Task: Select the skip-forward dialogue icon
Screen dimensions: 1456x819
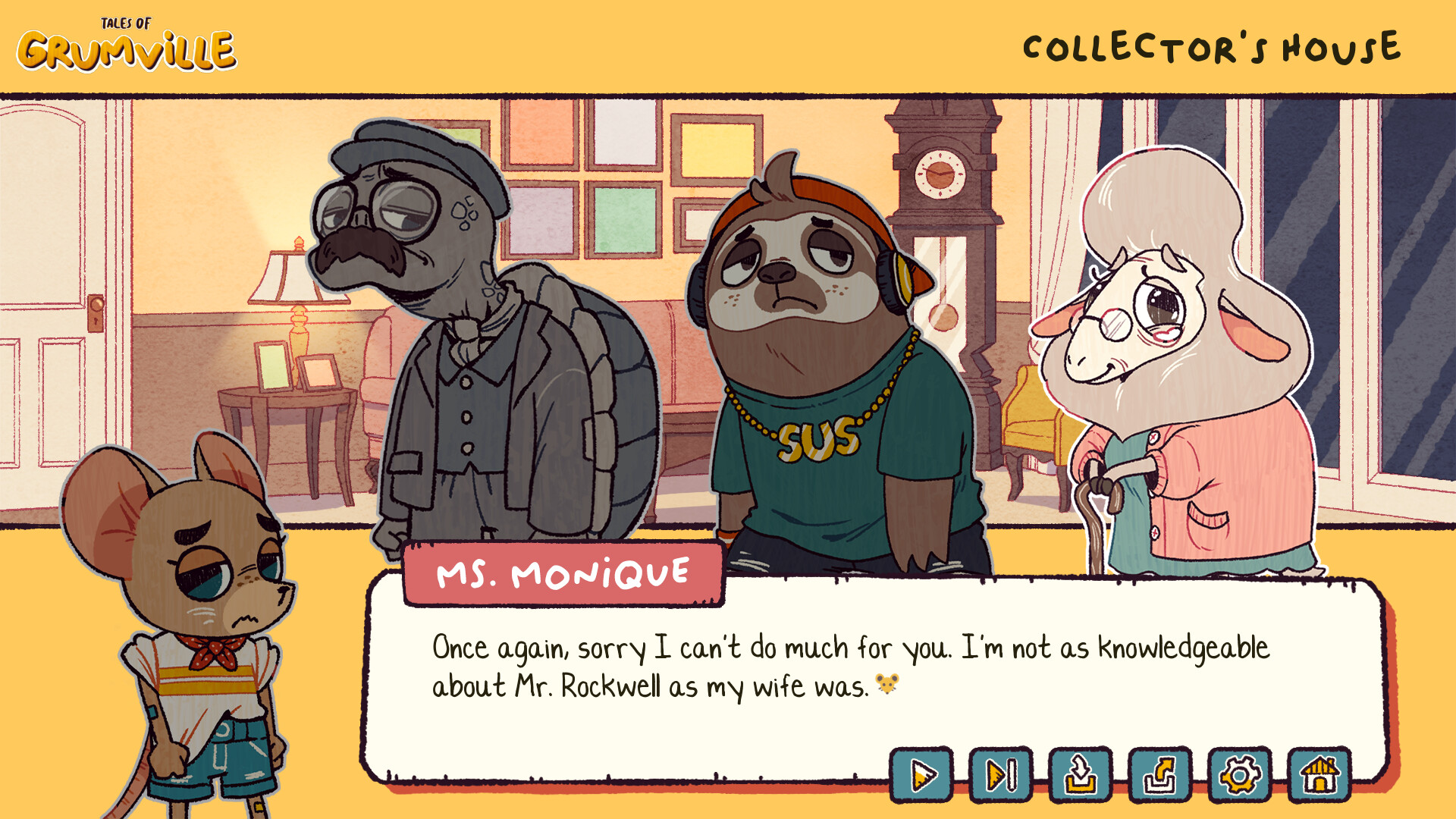Action: [1001, 775]
